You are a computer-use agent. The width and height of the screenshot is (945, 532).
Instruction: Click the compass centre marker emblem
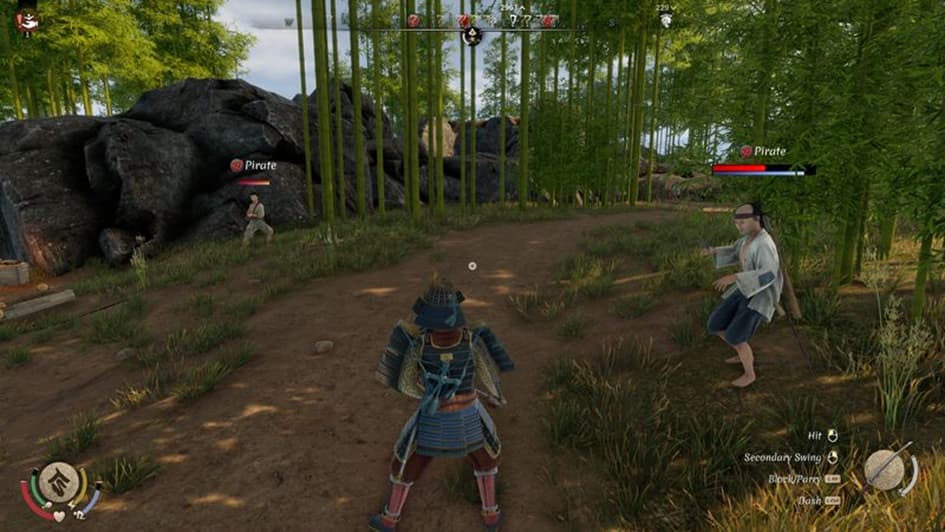pos(473,35)
